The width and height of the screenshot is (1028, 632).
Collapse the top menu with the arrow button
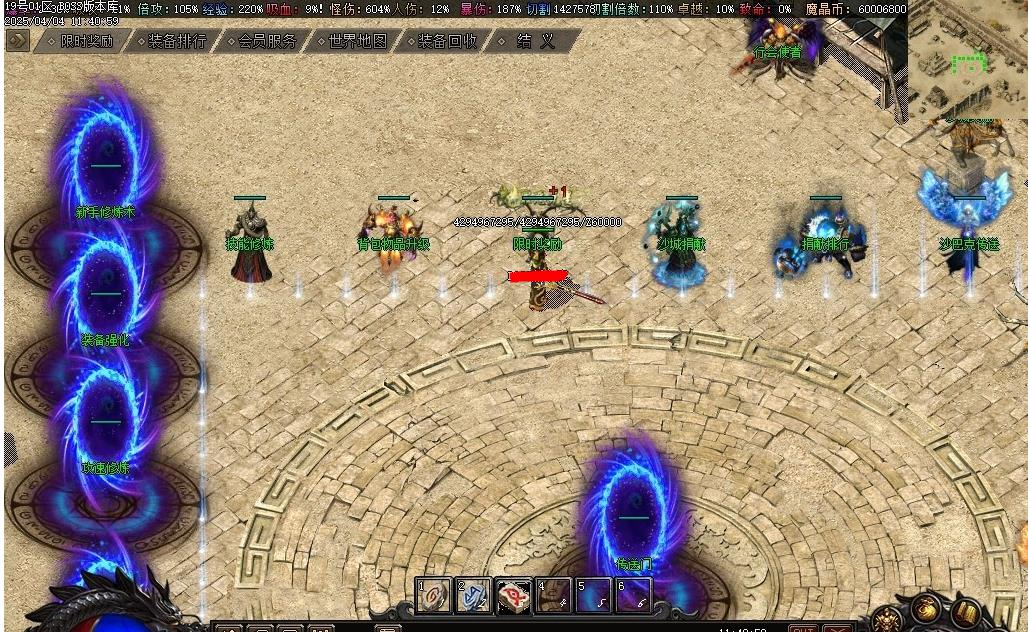coord(17,41)
